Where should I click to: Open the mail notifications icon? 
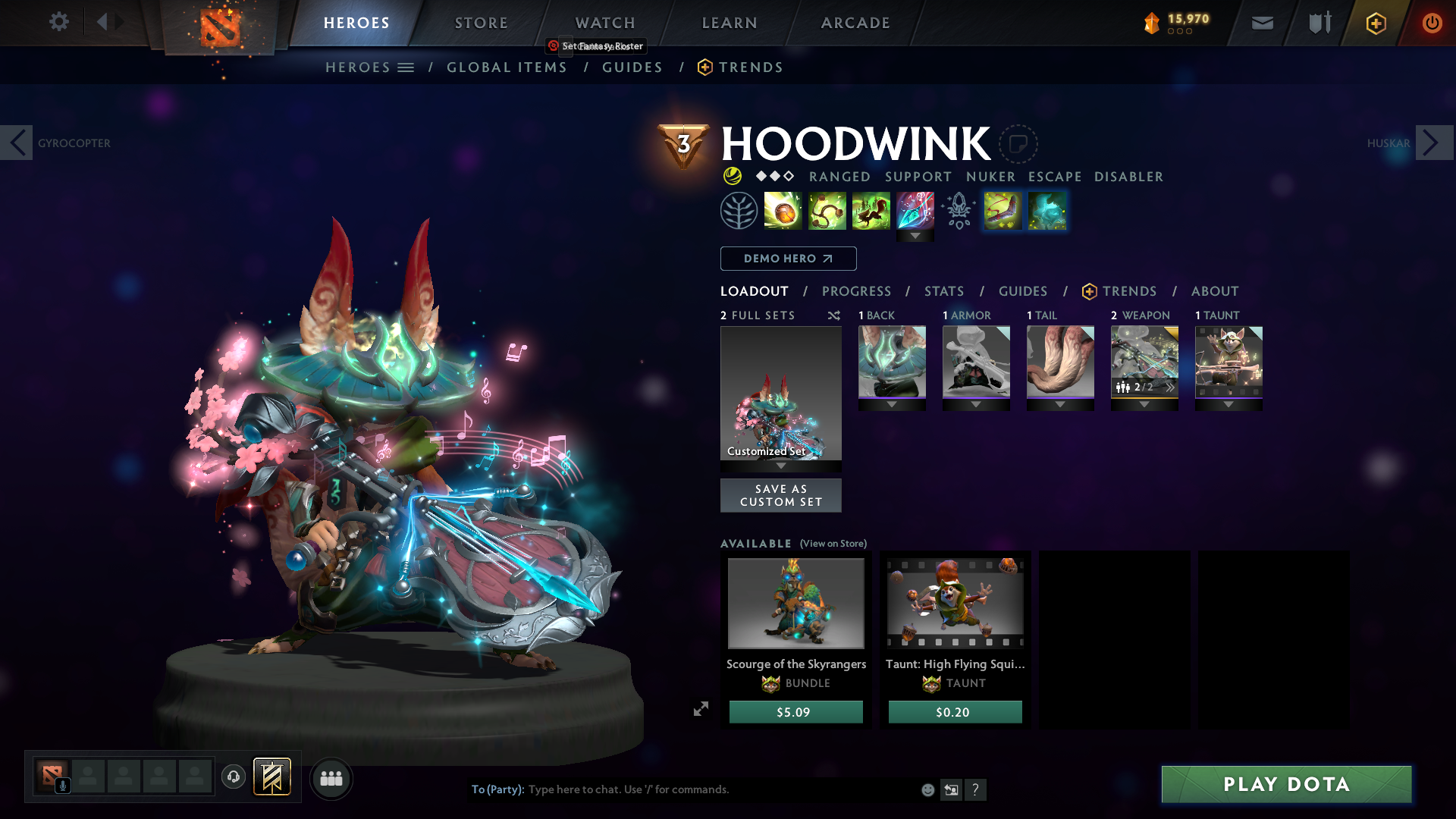coord(1261,23)
